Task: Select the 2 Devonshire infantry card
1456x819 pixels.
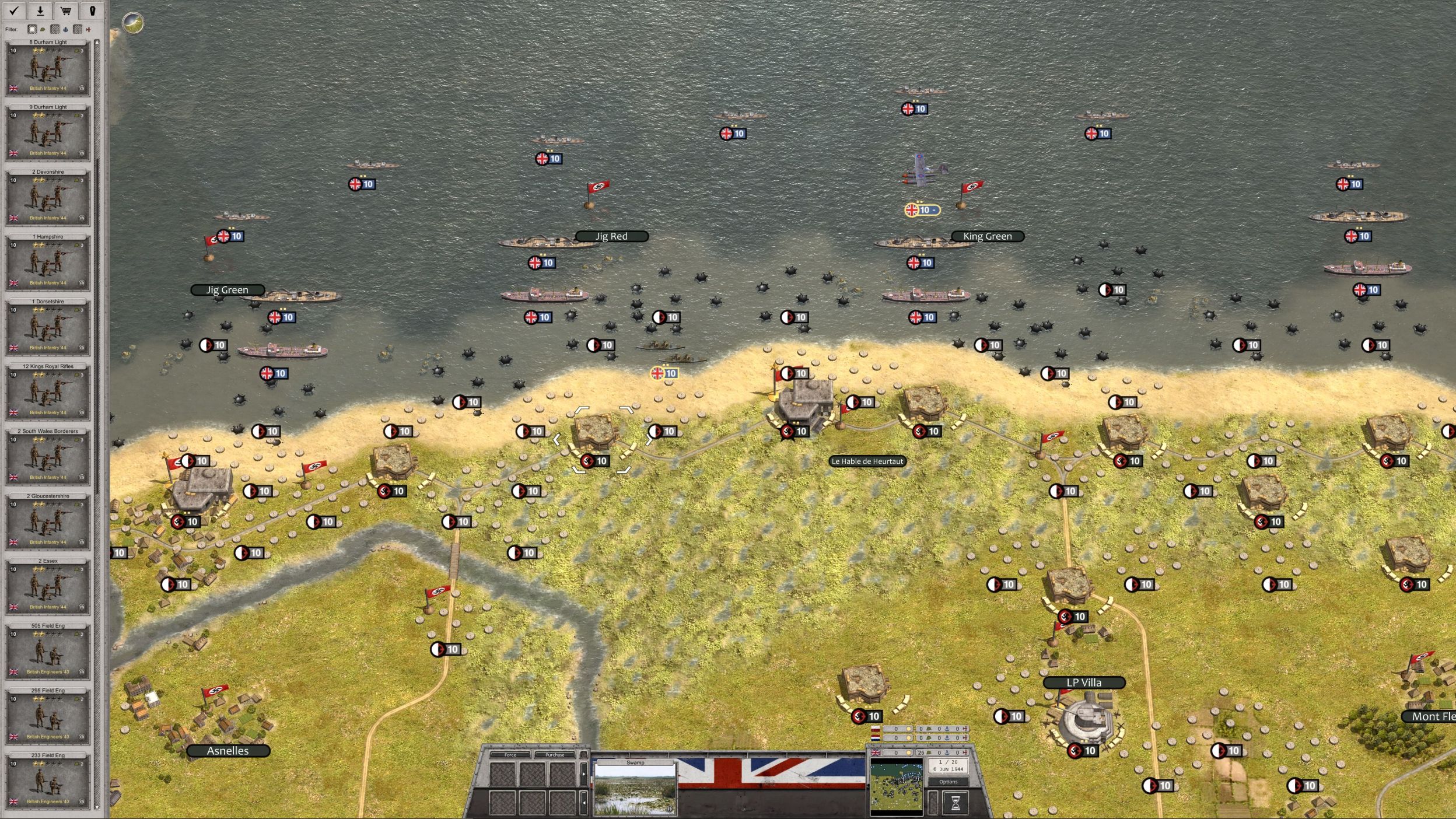Action: point(48,198)
